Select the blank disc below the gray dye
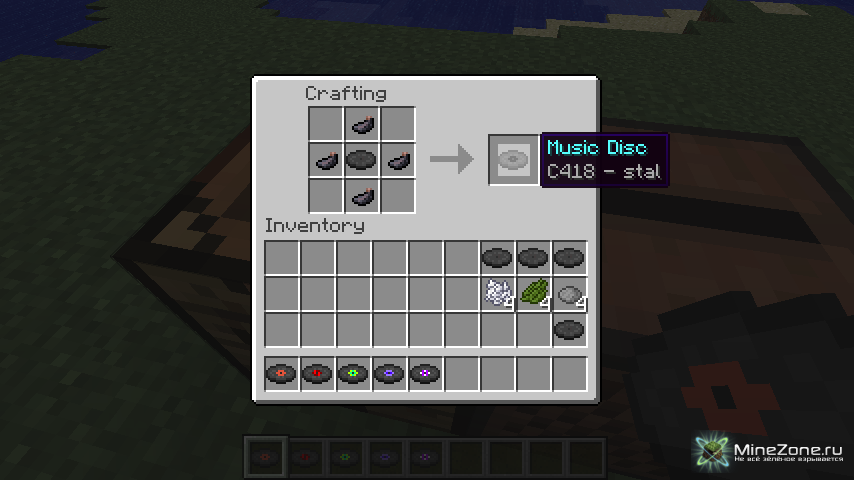This screenshot has height=480, width=854. click(569, 329)
